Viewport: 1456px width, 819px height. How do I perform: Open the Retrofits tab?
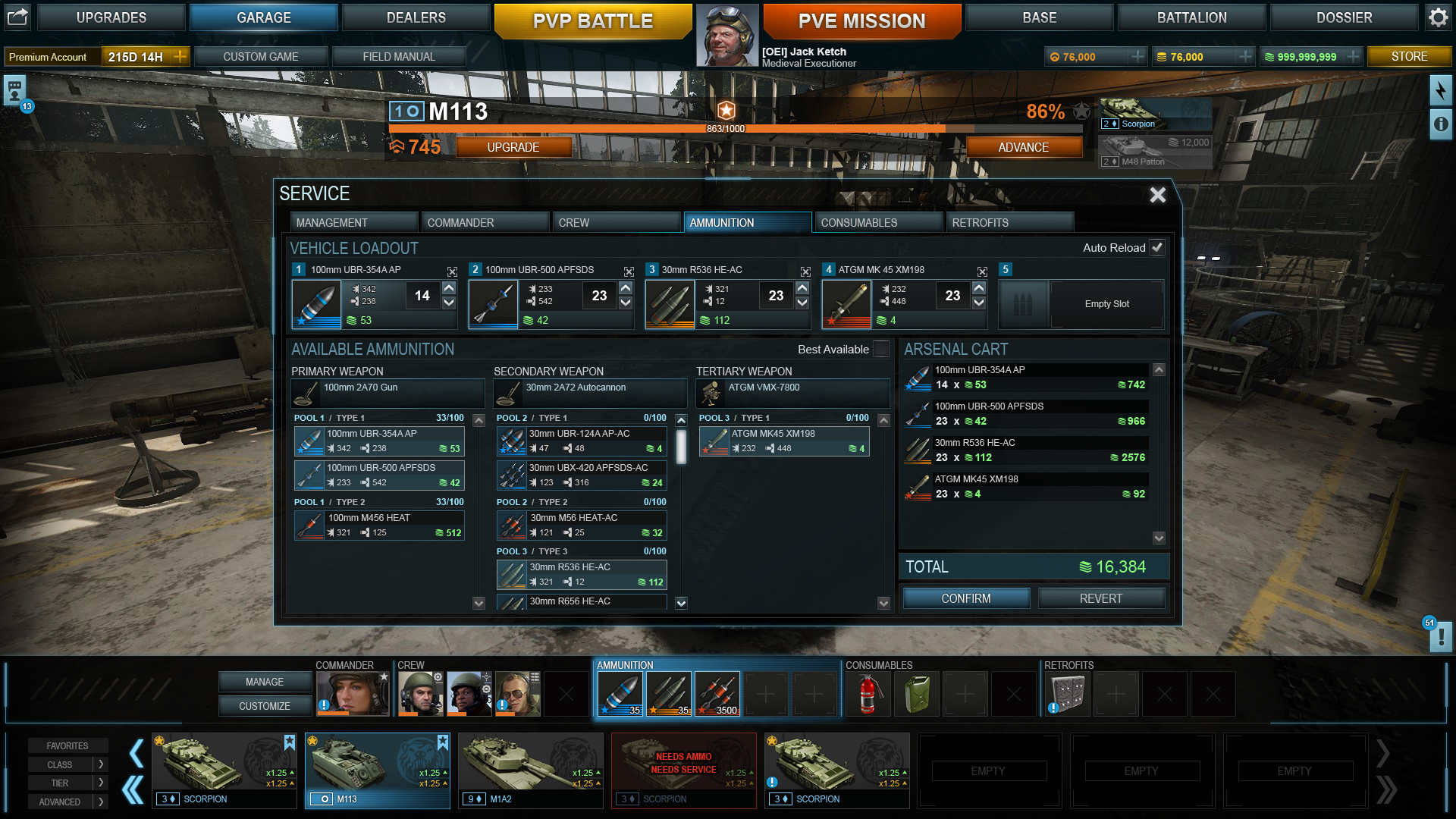(x=1009, y=222)
